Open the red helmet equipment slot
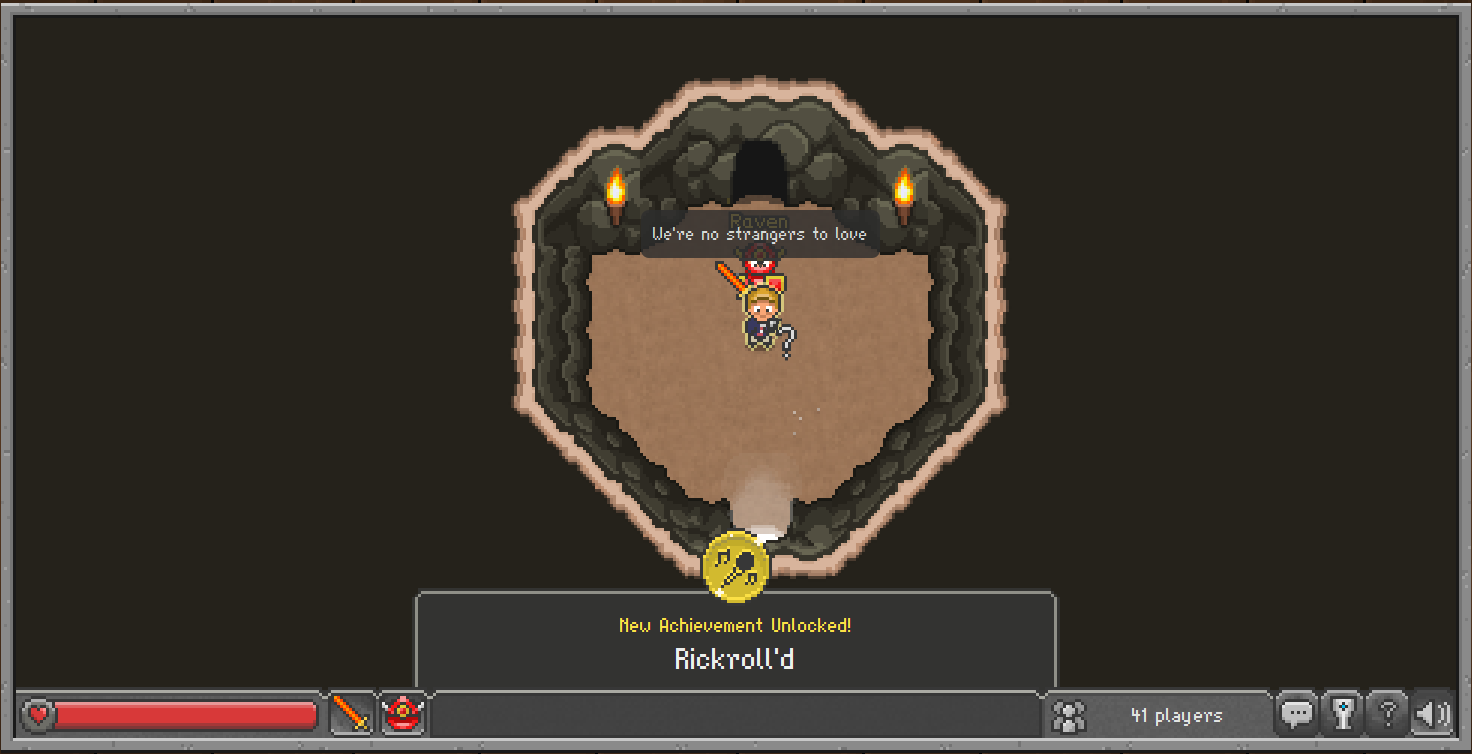Image resolution: width=1472 pixels, height=754 pixels. [x=404, y=714]
